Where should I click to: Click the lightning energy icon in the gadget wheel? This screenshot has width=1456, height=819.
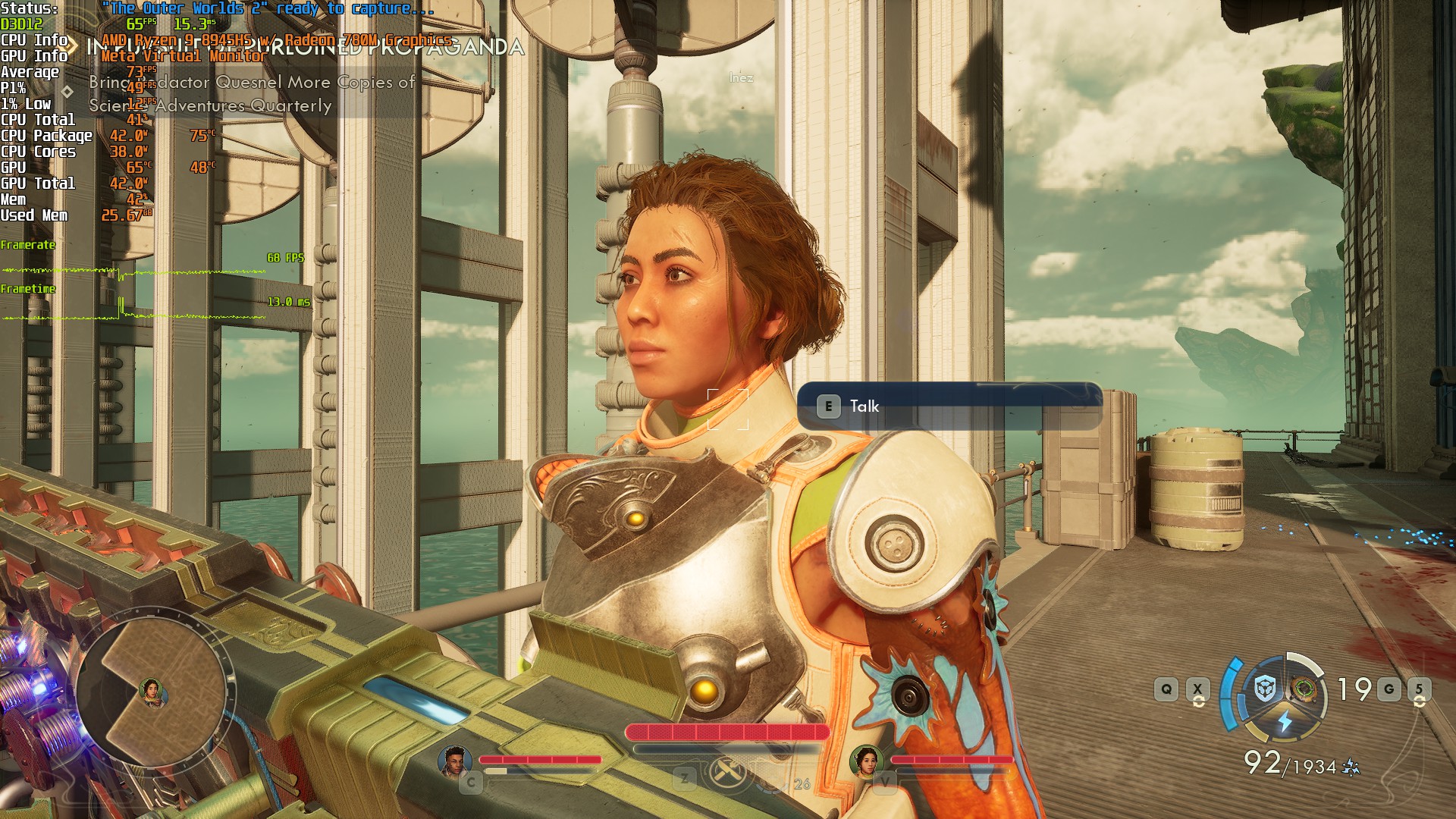(x=1285, y=721)
